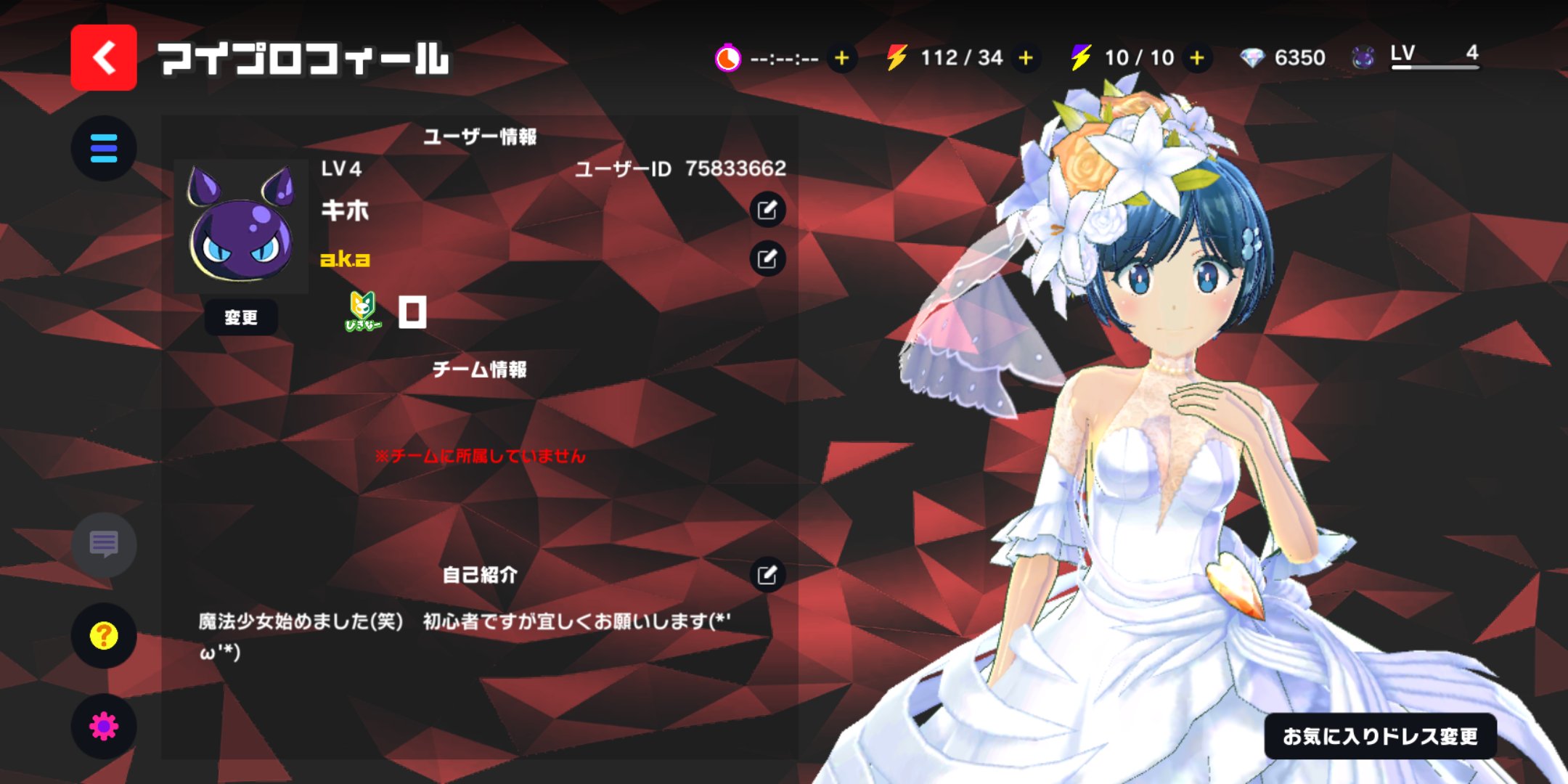The height and width of the screenshot is (784, 1568).
Task: Open settings with the pink gear icon
Action: coord(104,724)
